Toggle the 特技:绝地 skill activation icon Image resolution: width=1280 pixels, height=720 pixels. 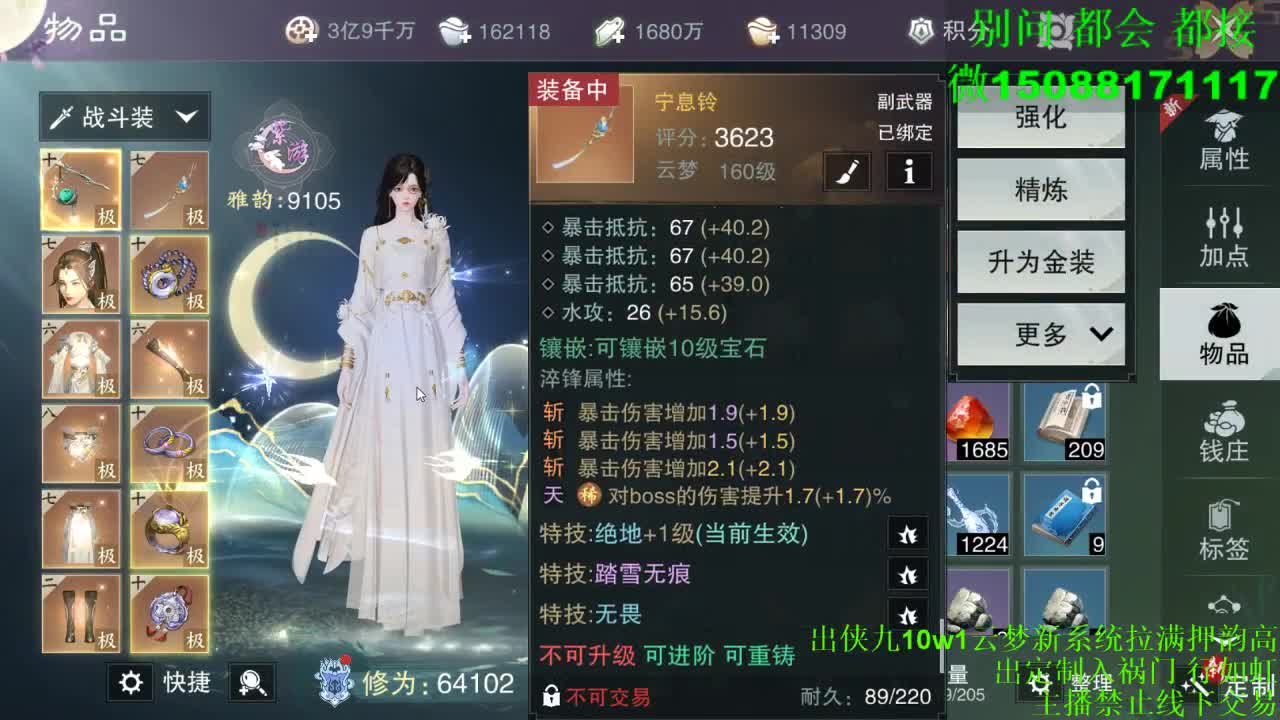908,534
